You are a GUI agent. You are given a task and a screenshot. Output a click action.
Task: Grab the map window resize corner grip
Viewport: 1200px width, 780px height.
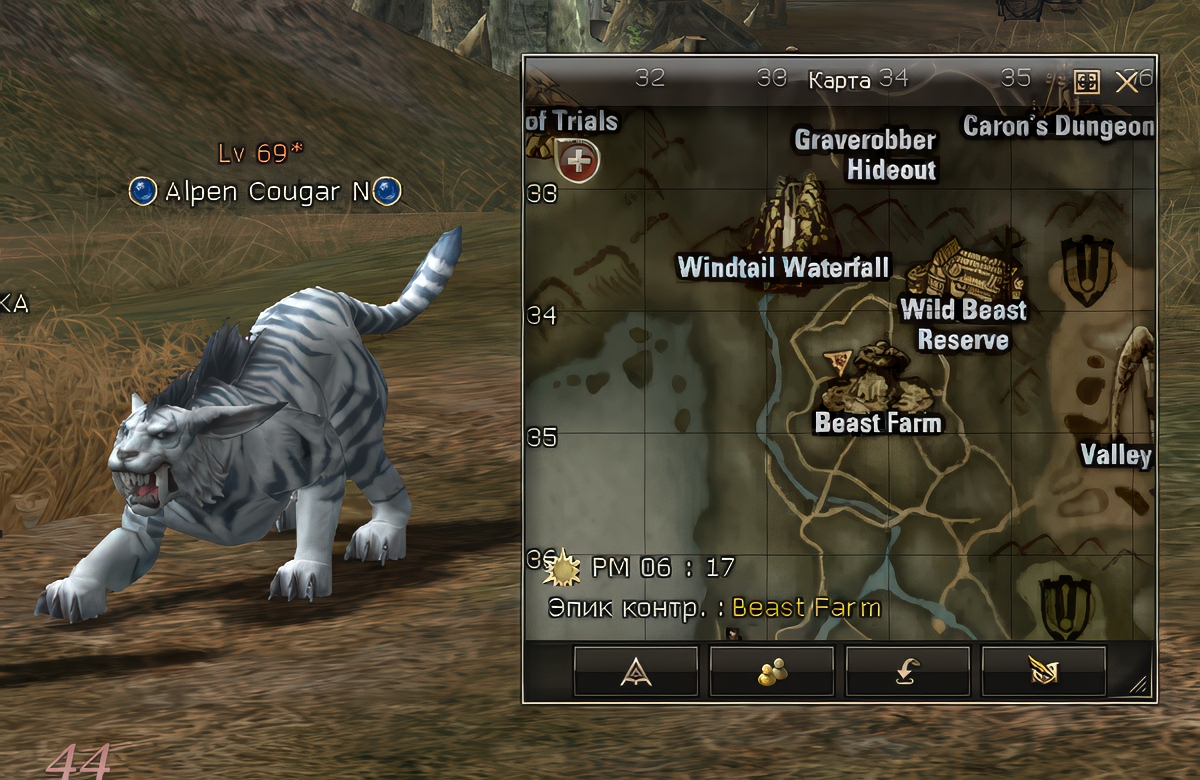coord(1140,685)
